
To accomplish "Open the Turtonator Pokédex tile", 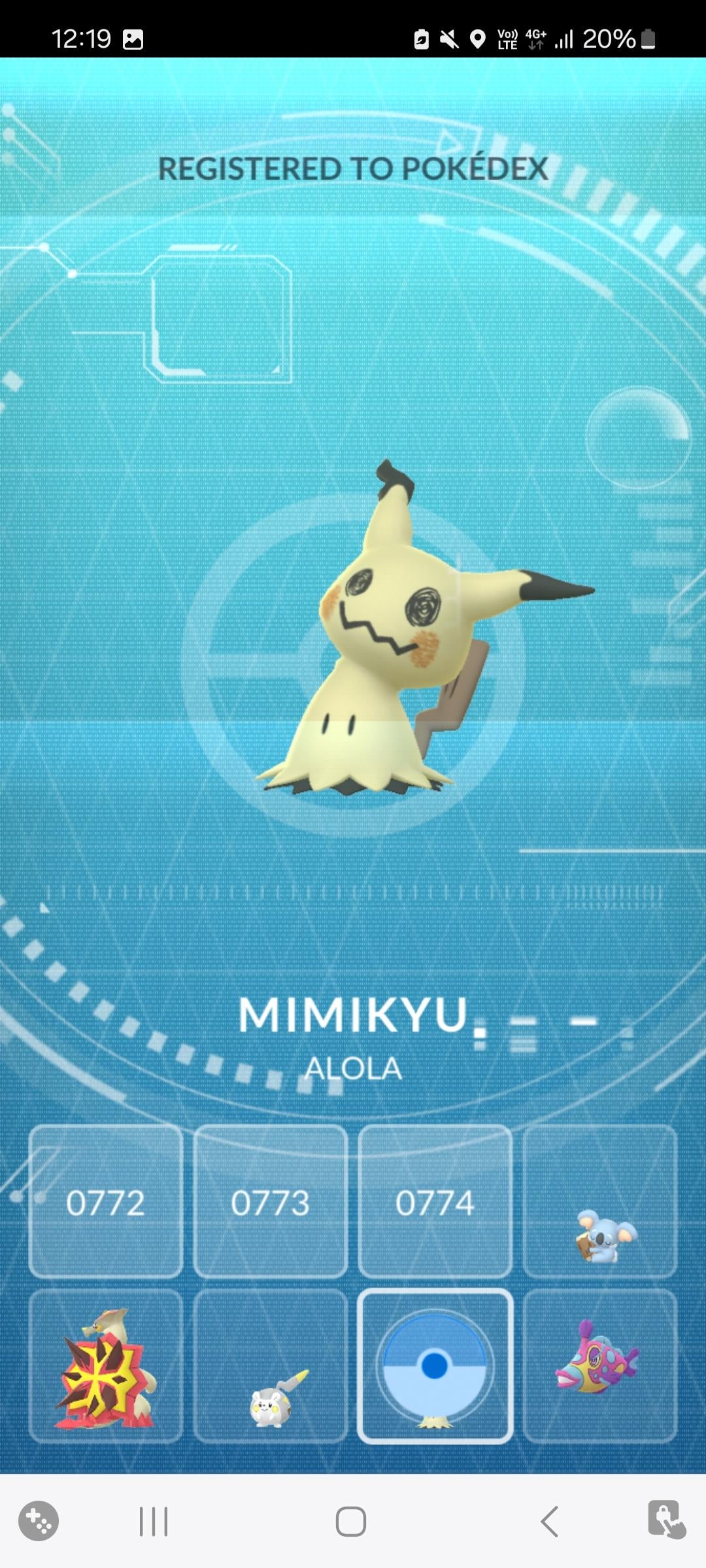I will [106, 1366].
